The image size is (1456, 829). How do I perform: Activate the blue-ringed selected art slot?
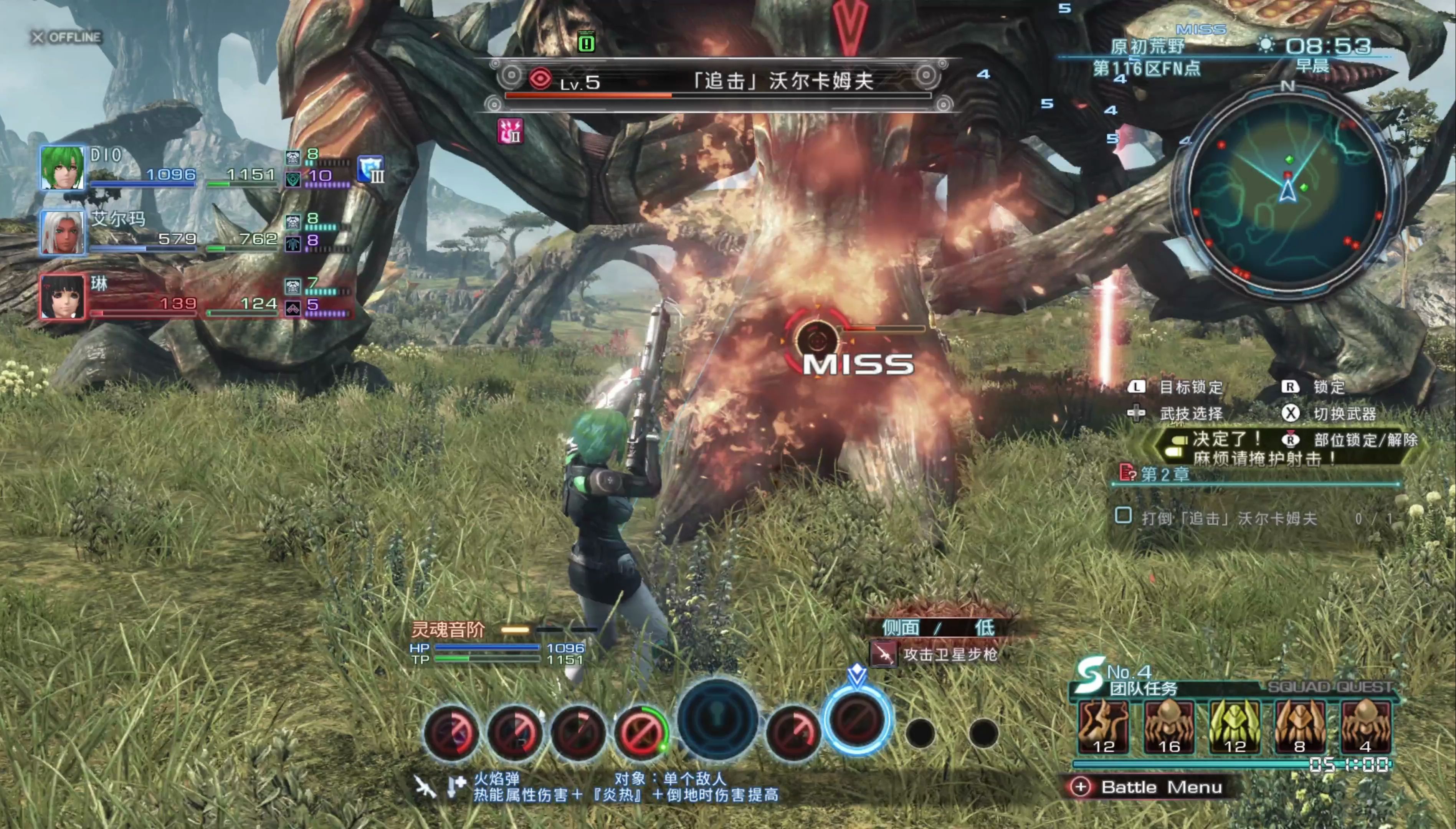(x=856, y=722)
